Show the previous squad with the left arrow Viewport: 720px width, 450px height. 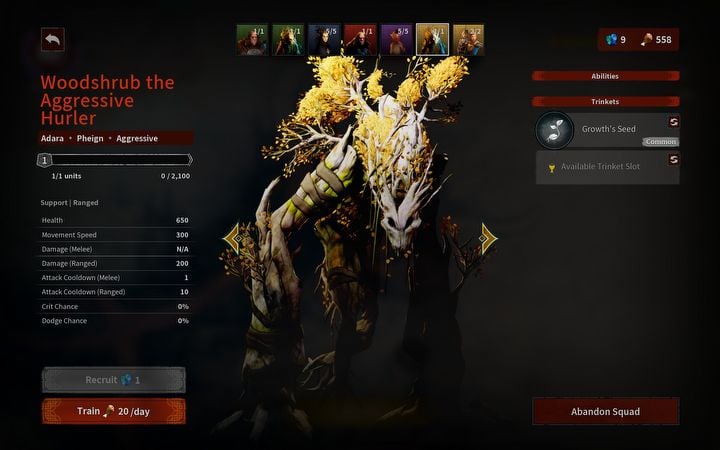232,237
